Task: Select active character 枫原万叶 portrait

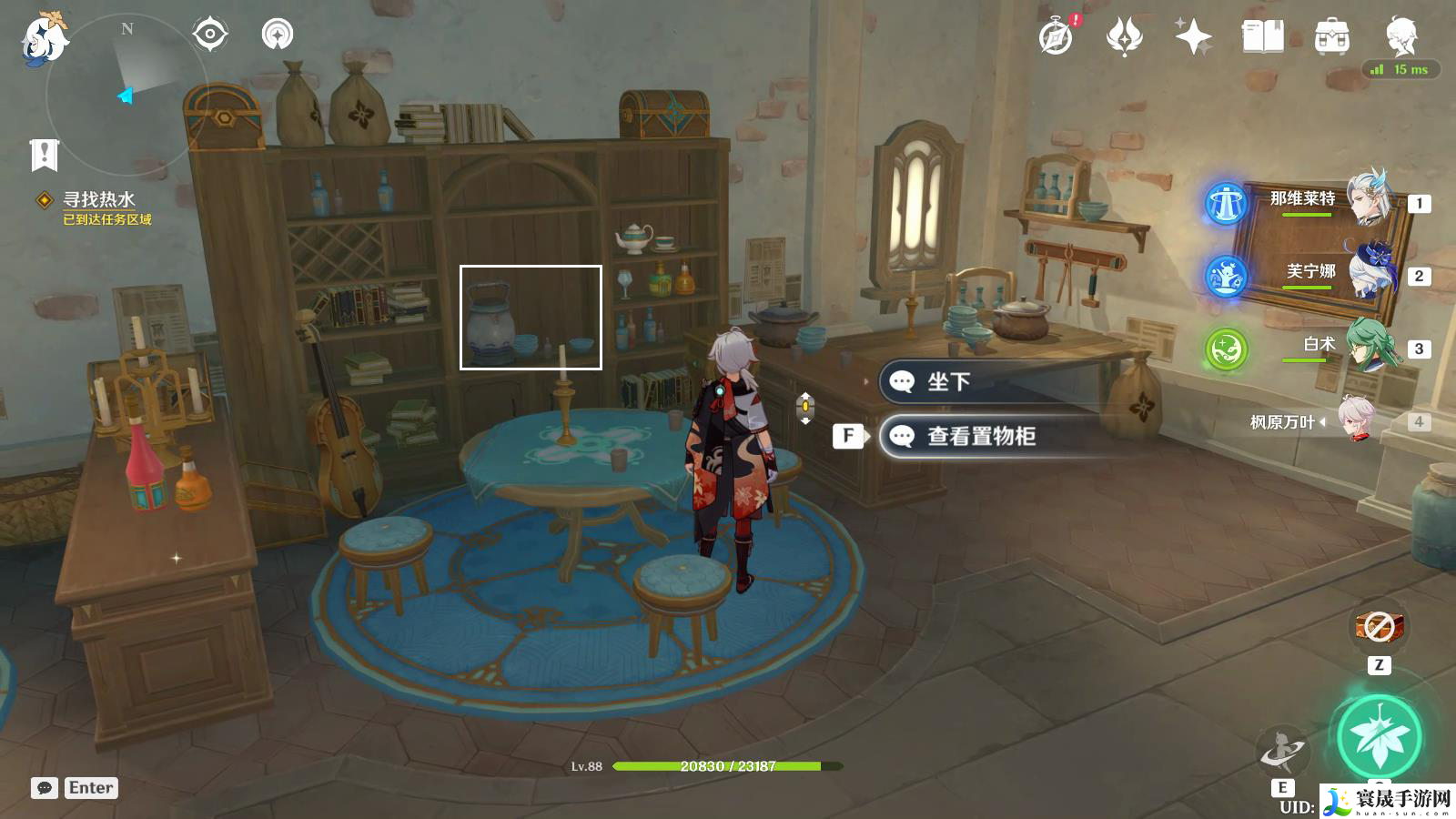Action: click(x=1360, y=419)
